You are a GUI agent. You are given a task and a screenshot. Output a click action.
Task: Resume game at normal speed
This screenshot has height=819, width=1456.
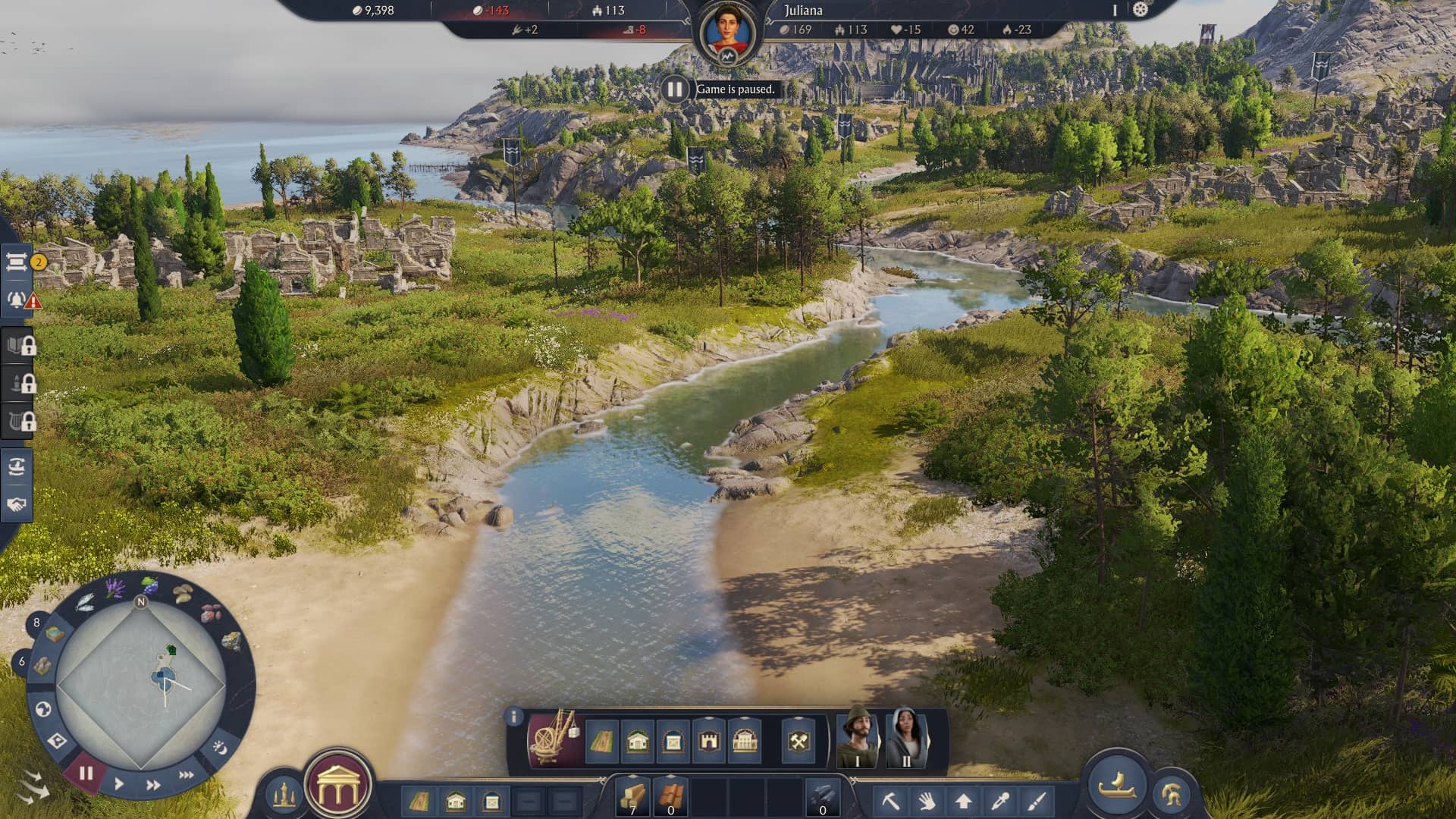119,784
